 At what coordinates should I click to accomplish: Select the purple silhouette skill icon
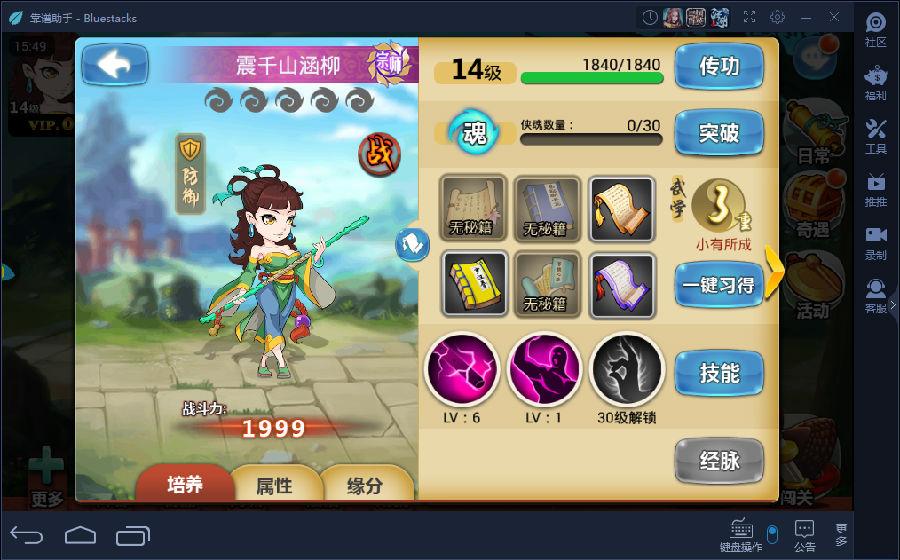click(x=544, y=369)
